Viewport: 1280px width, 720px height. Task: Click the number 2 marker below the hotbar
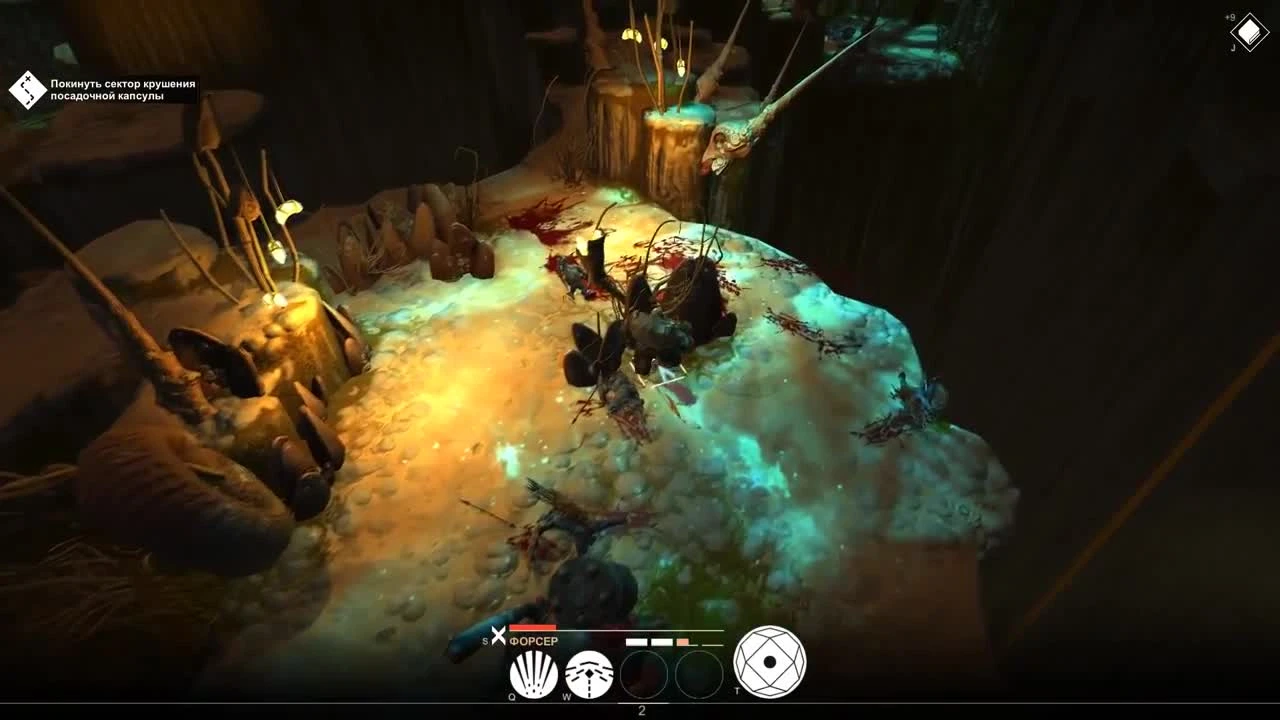tap(641, 709)
